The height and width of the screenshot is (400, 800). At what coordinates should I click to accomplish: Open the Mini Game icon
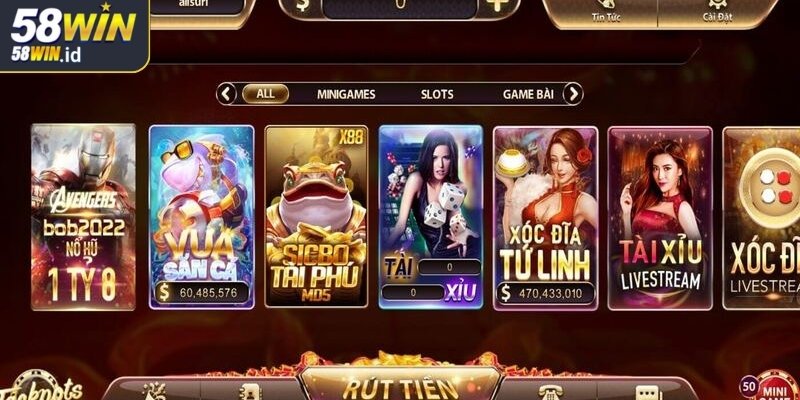tap(773, 387)
